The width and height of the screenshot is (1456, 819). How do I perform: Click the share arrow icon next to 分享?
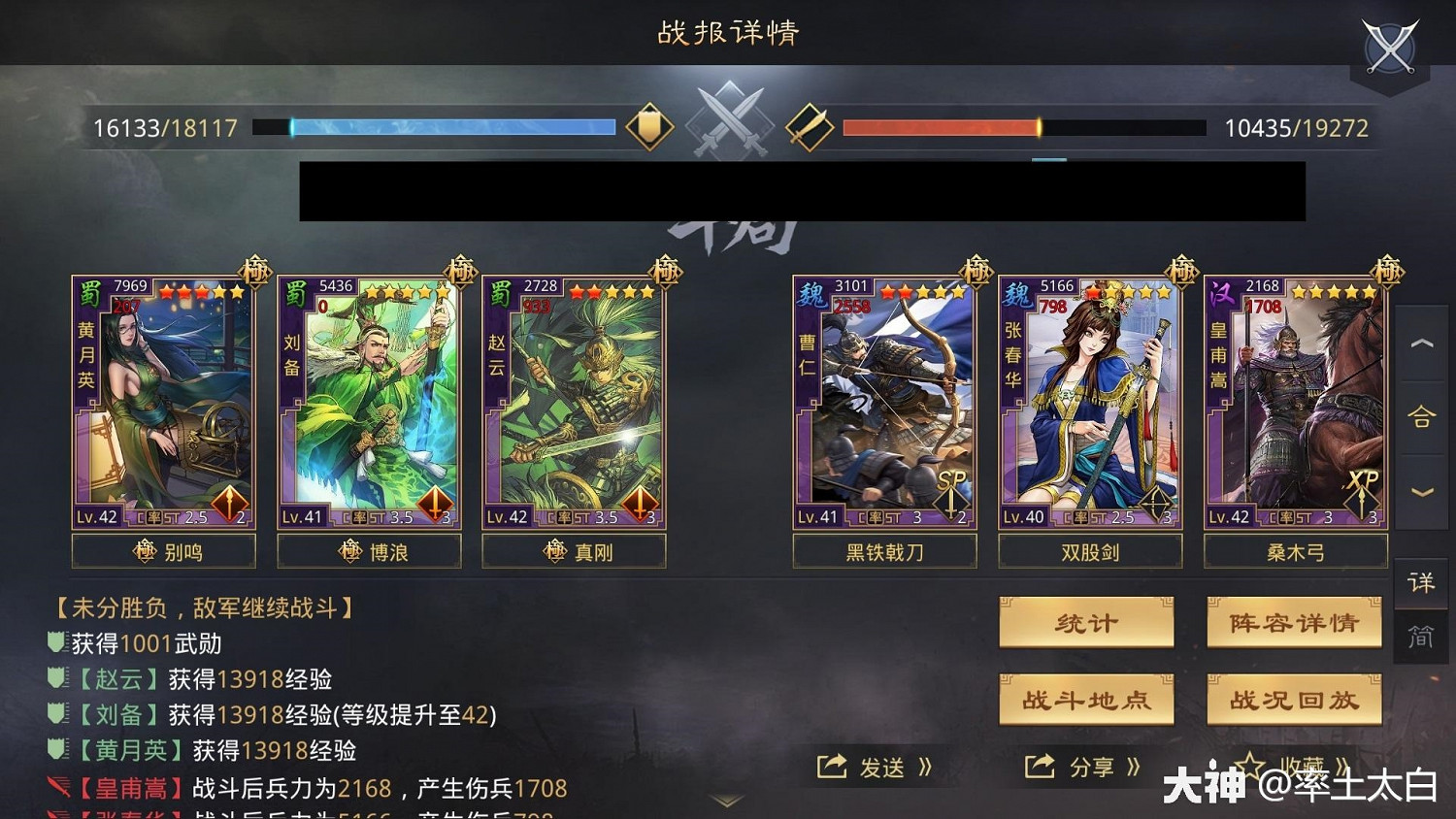click(1041, 767)
